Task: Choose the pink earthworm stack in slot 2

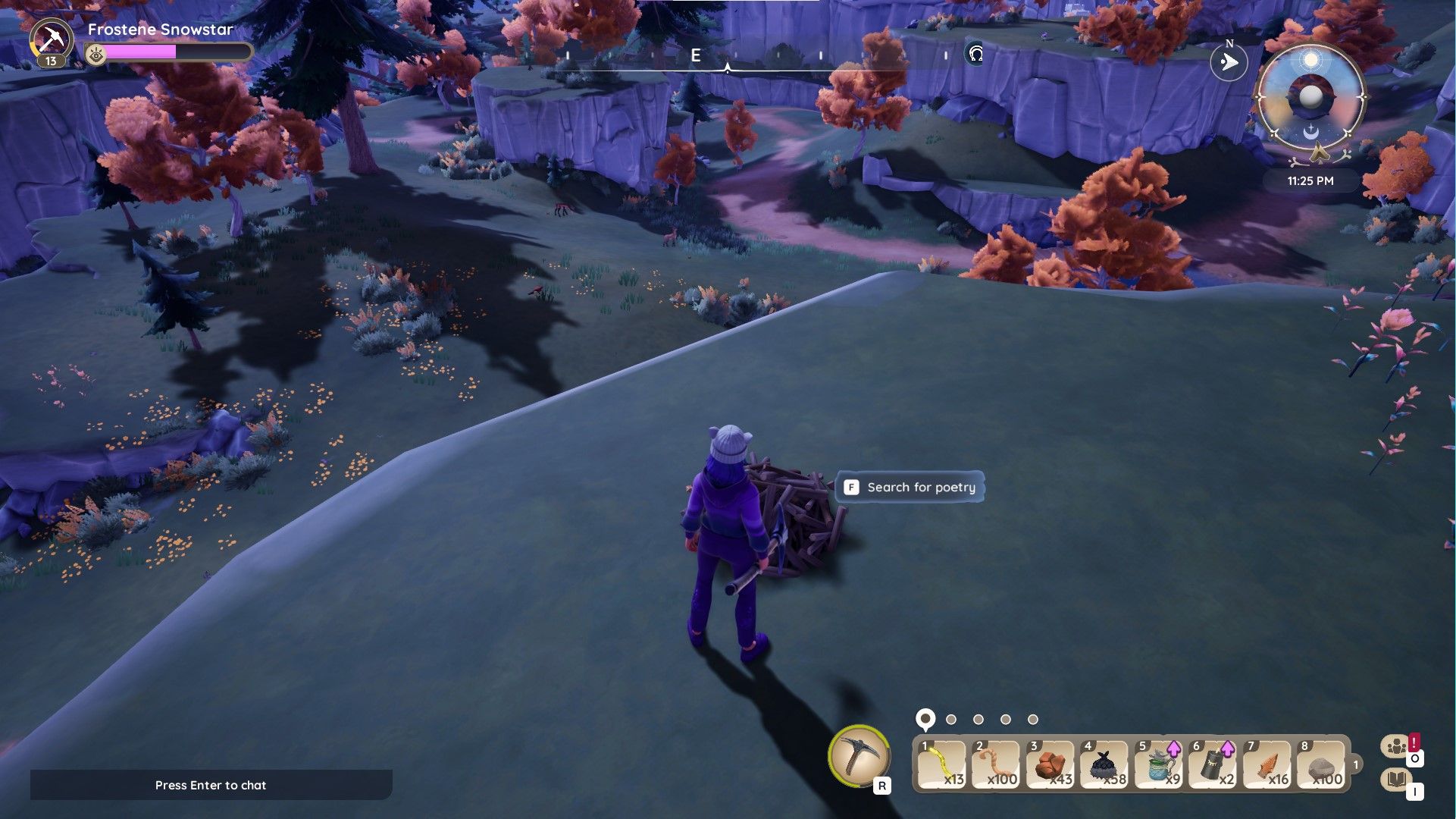Action: 997,764
